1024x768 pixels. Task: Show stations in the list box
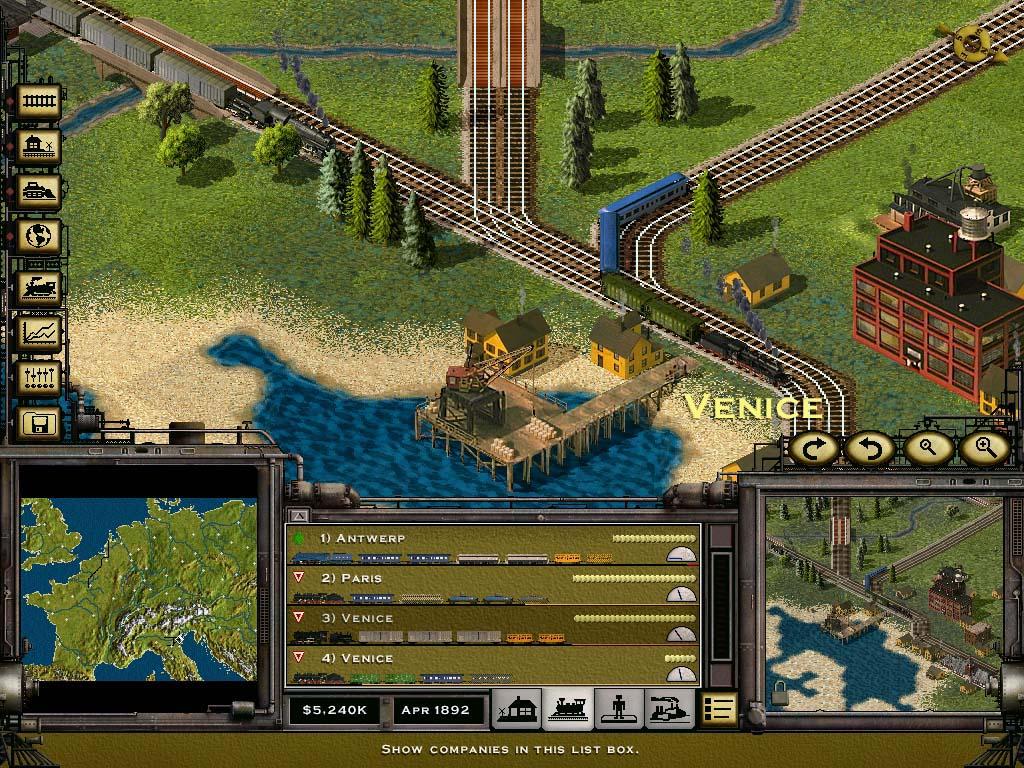(x=517, y=709)
